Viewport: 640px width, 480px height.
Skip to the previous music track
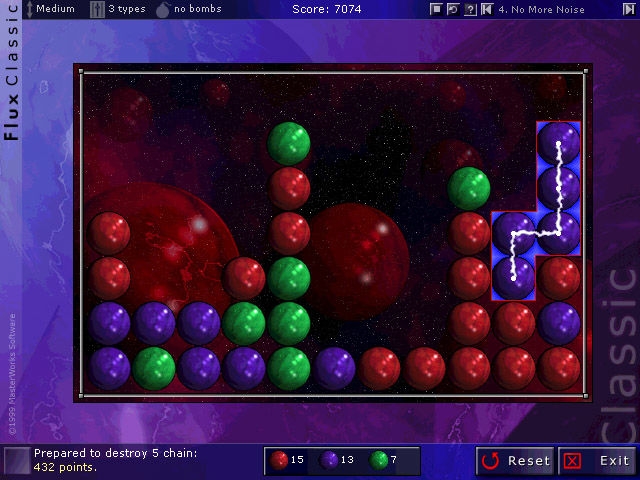click(x=486, y=9)
